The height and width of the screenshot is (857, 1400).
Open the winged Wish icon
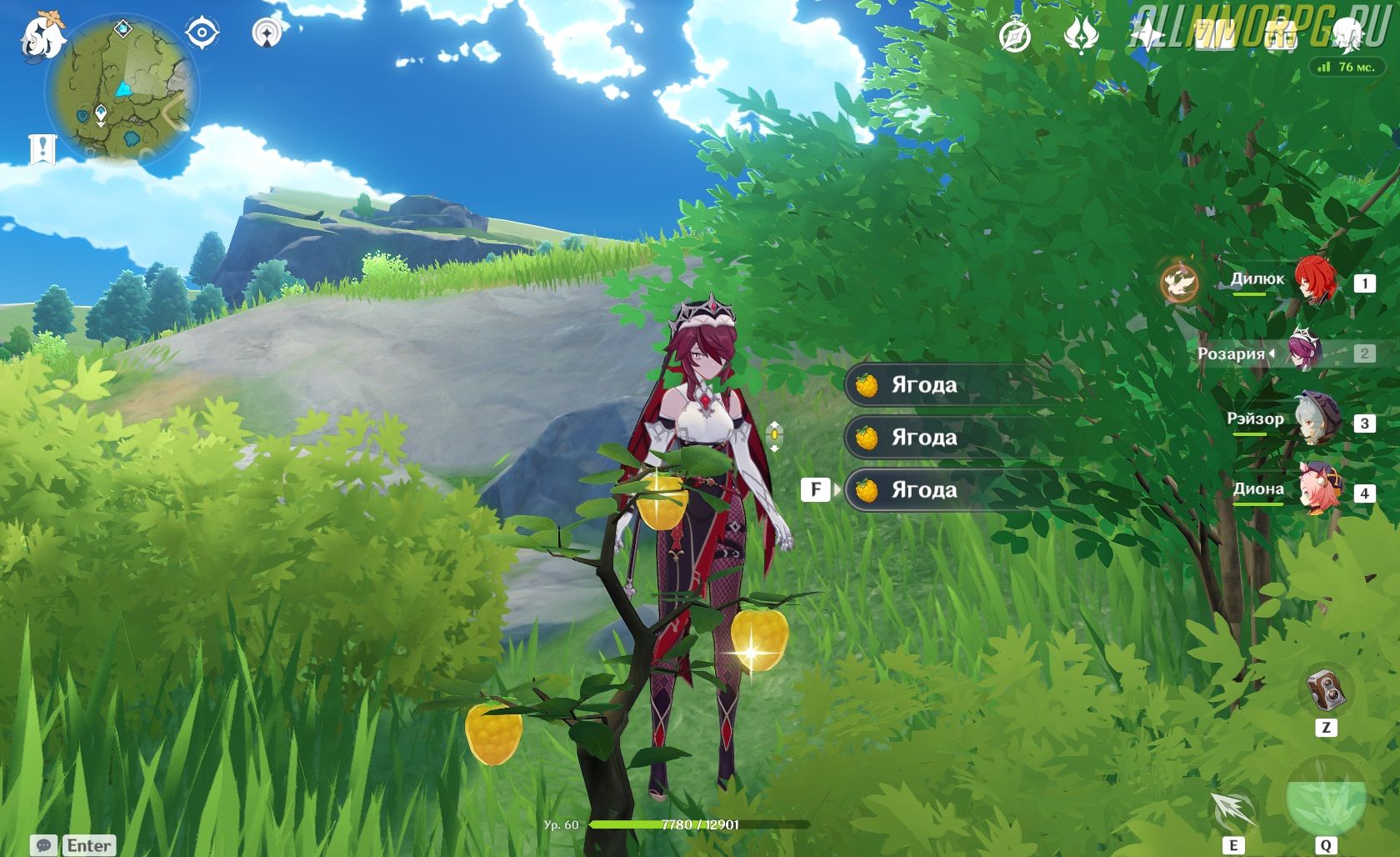[x=1081, y=36]
